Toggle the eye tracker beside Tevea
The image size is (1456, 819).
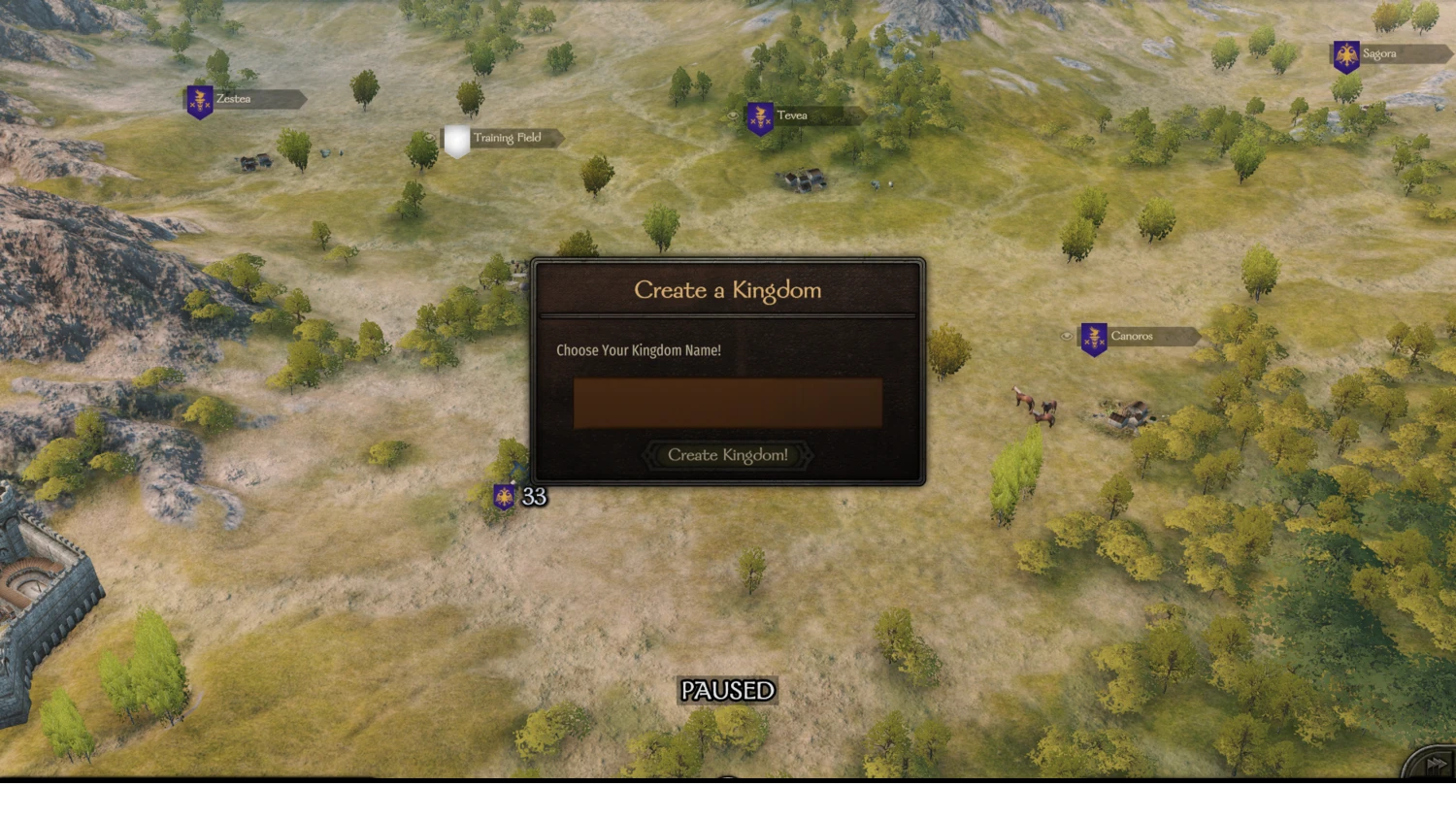(733, 115)
